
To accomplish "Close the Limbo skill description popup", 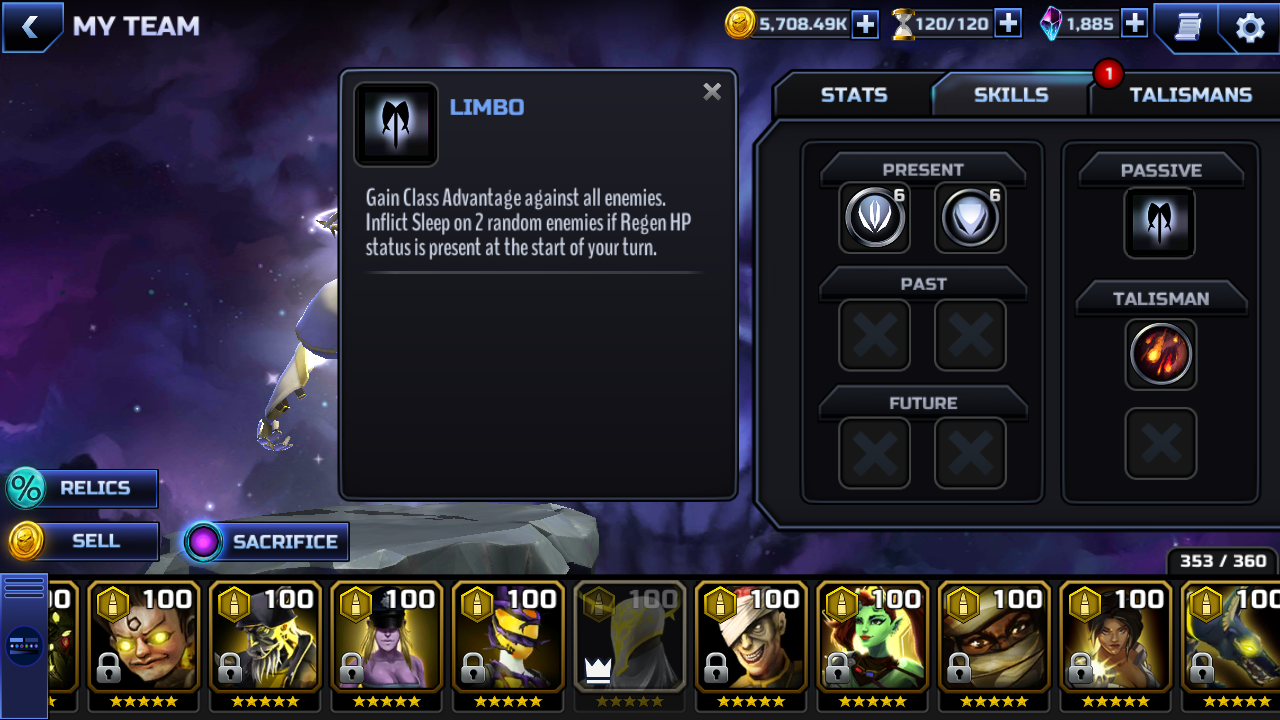I will (712, 92).
